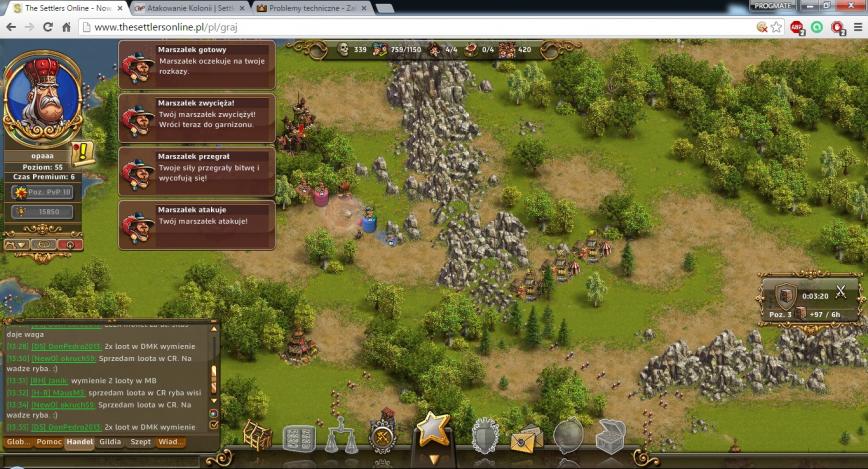Switch to the Handel chat tab

coord(80,441)
